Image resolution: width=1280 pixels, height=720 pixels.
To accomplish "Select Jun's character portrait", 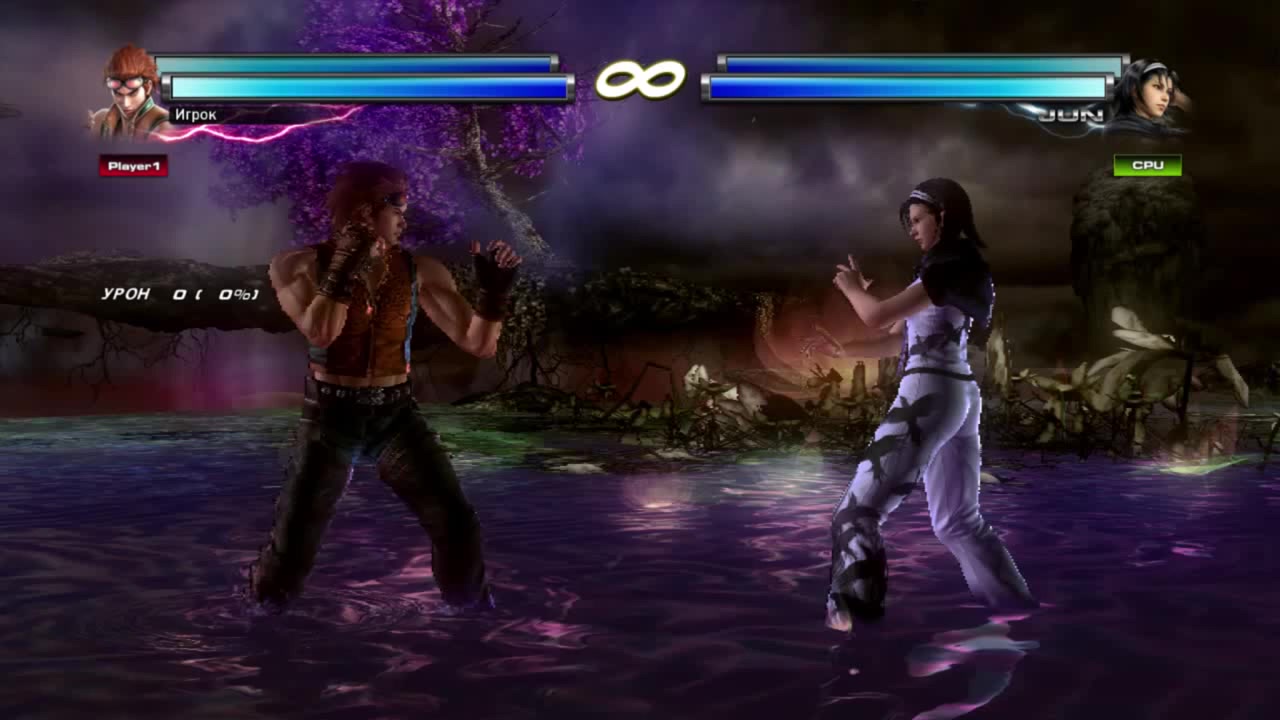I will pyautogui.click(x=1148, y=96).
